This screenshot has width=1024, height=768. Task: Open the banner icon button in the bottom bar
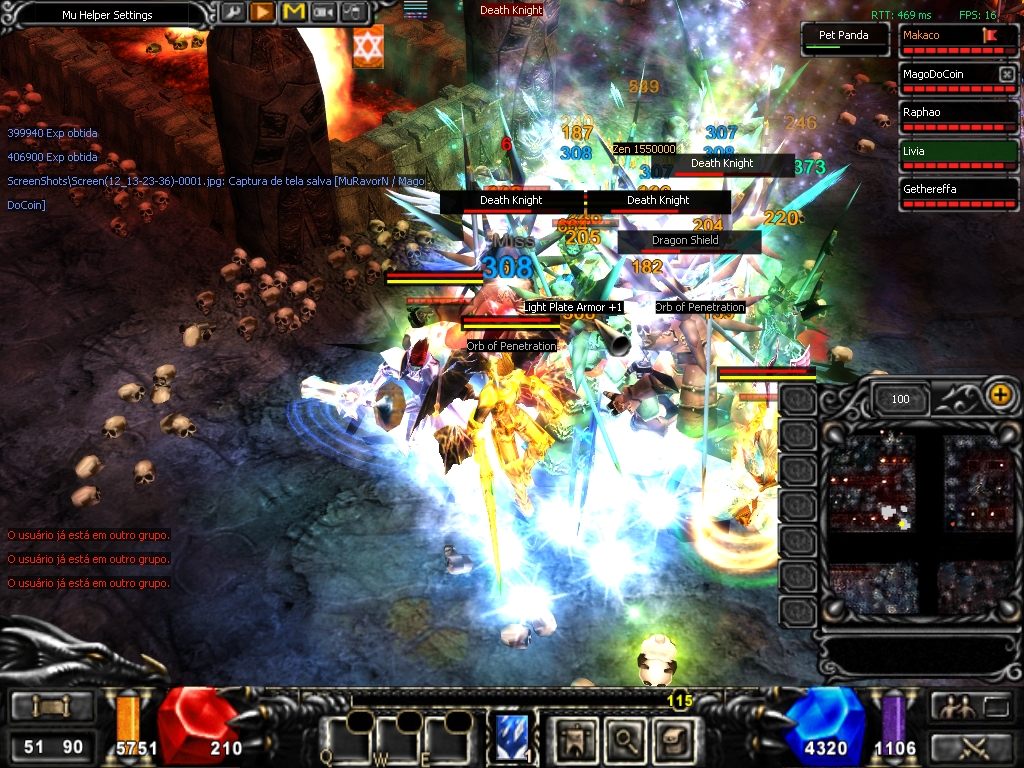(x=578, y=740)
